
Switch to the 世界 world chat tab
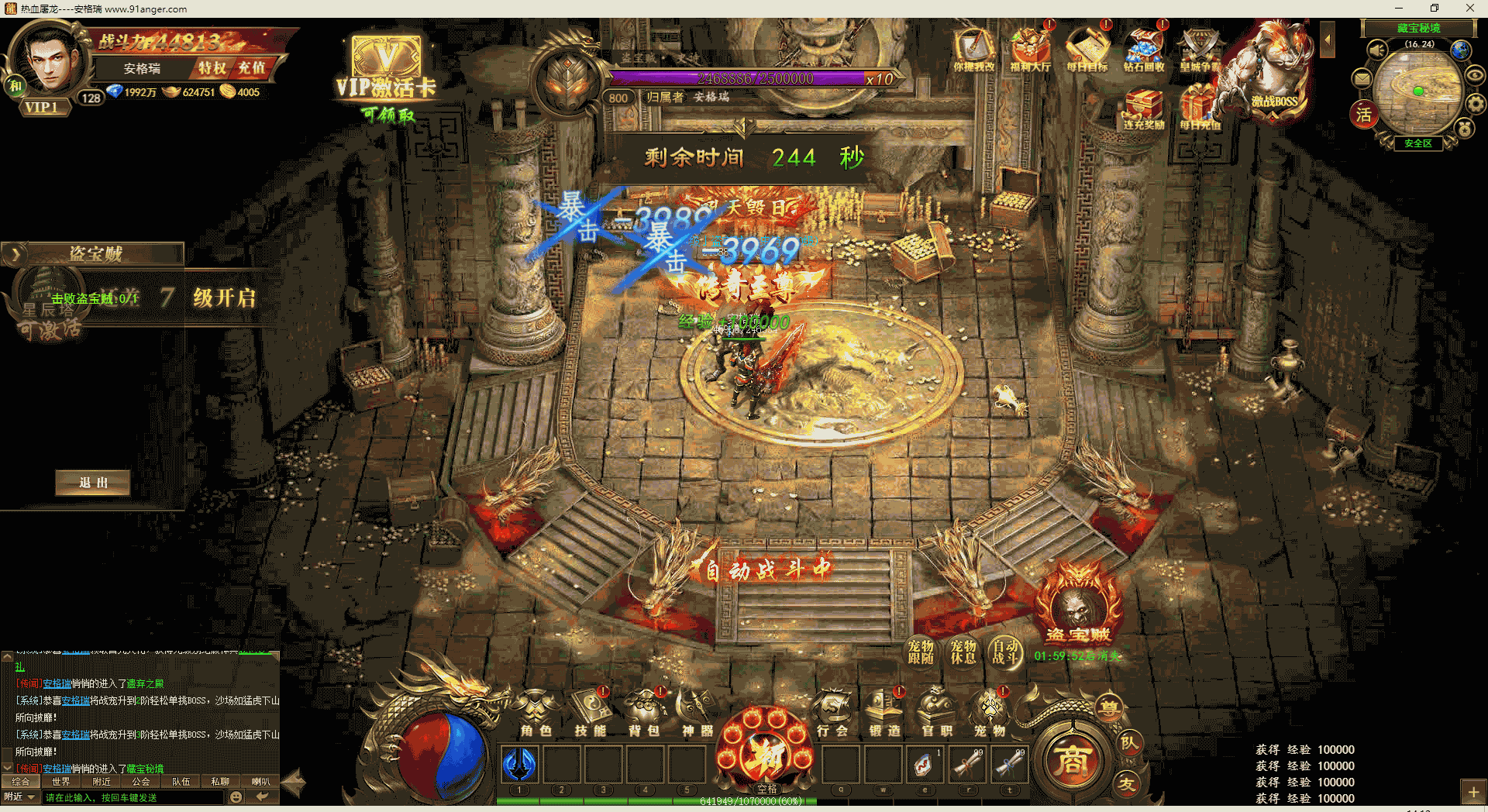pyautogui.click(x=61, y=782)
